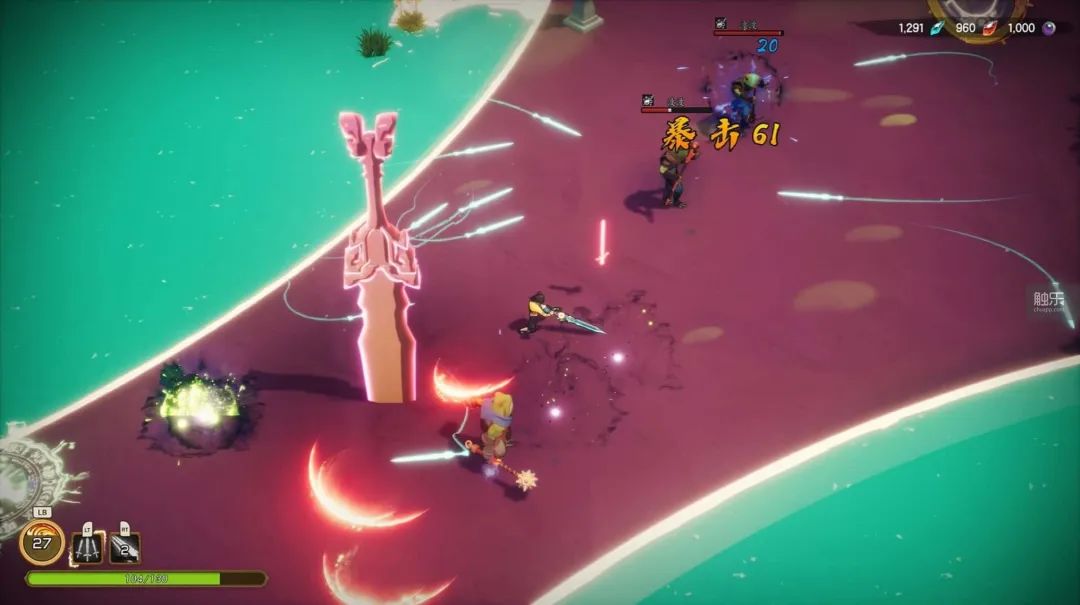The image size is (1080, 605).
Task: Use the sword dash skill showing 2
Action: click(125, 547)
